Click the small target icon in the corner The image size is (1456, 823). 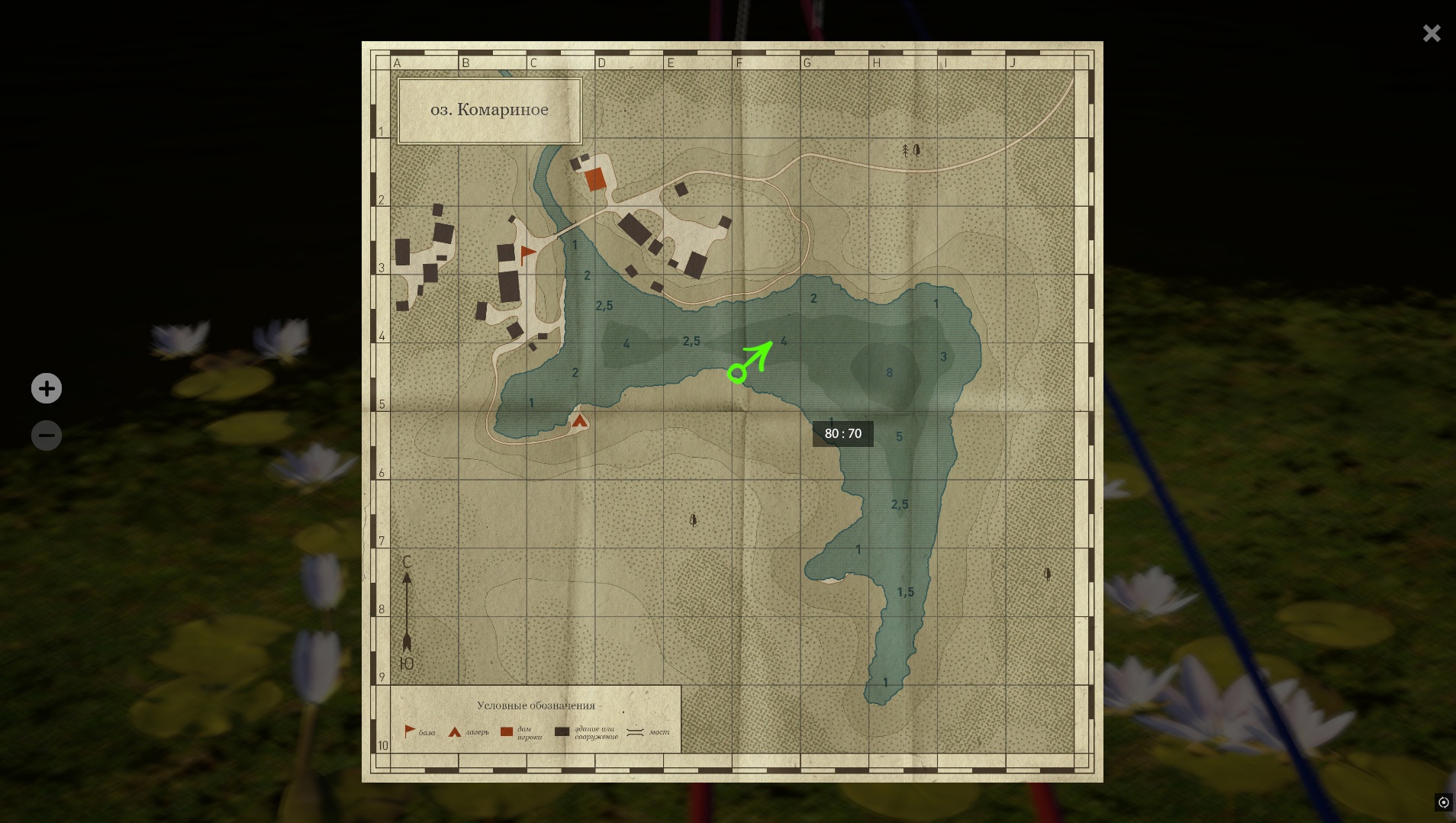pyautogui.click(x=1443, y=802)
